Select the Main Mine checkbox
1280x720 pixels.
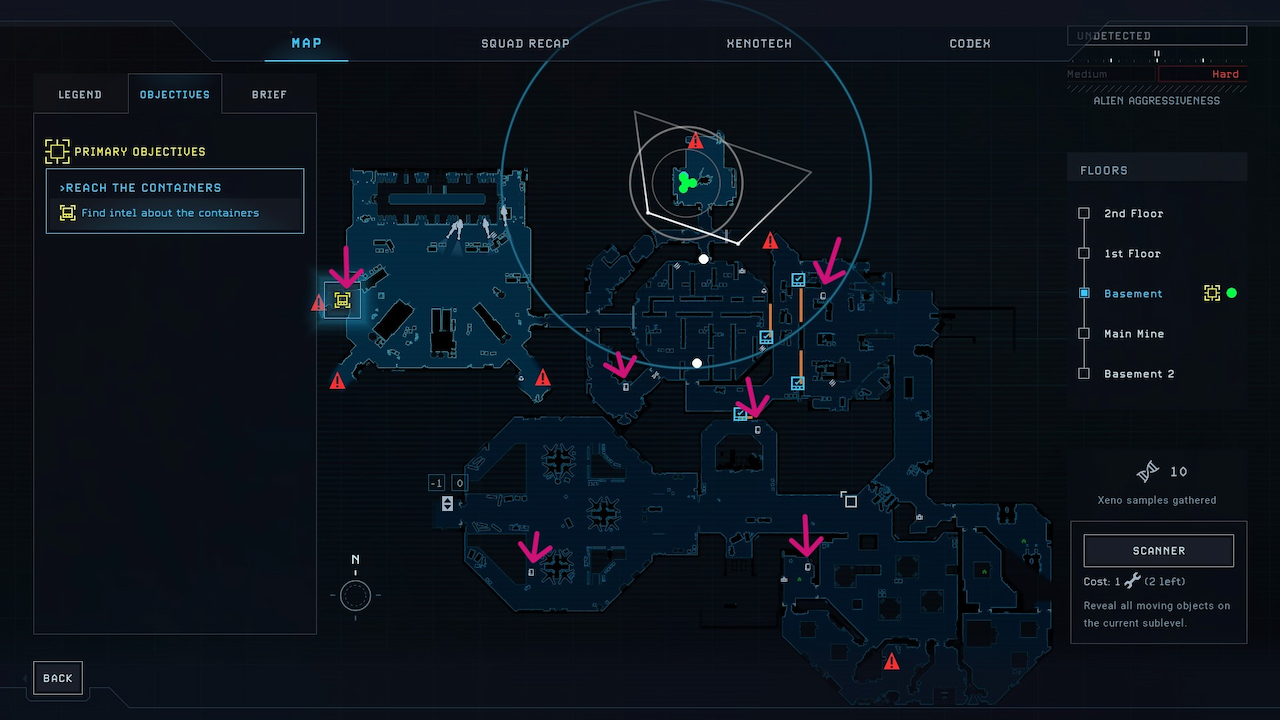pos(1084,333)
